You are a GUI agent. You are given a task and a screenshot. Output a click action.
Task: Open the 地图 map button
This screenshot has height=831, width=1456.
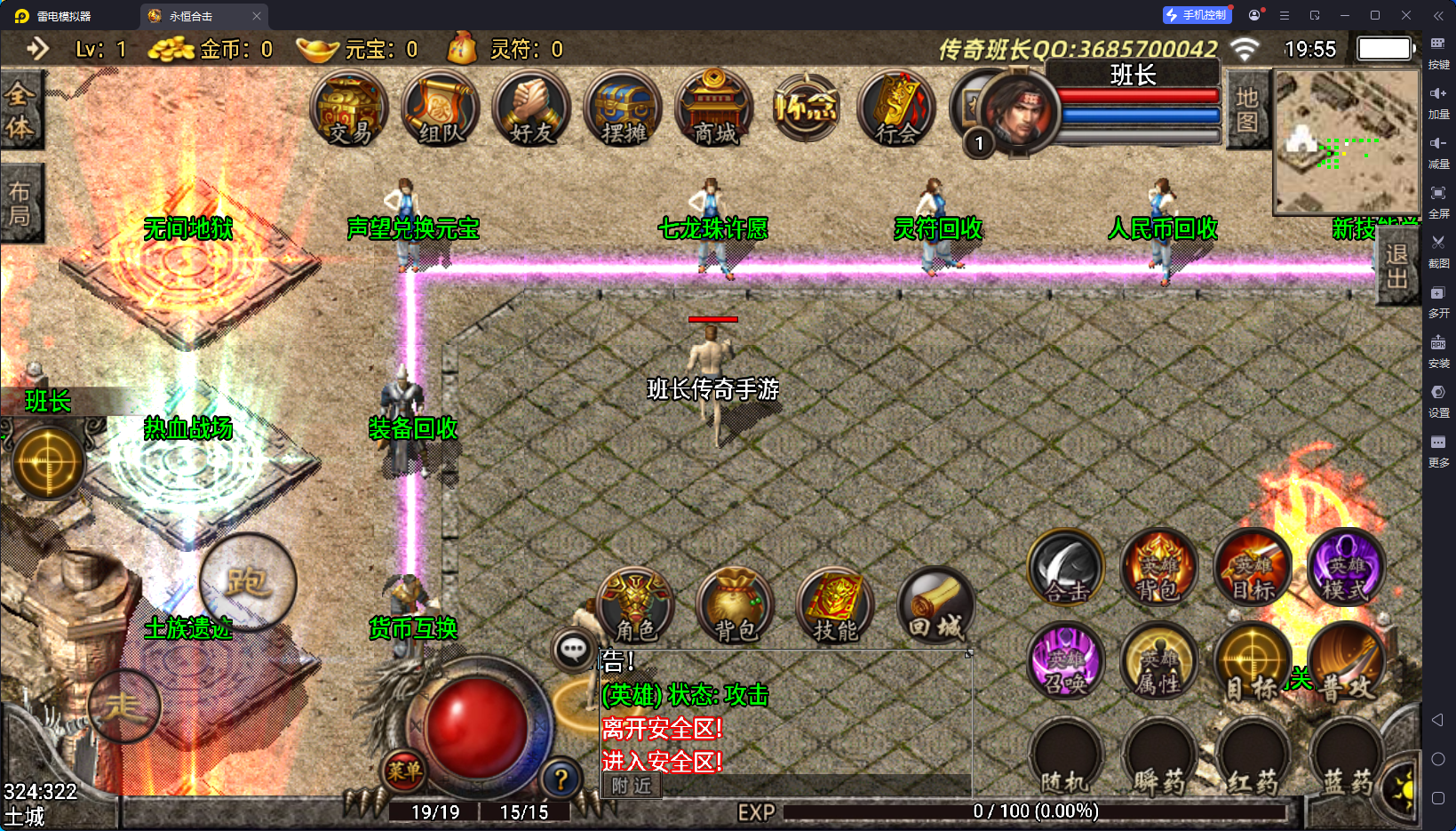(1247, 109)
